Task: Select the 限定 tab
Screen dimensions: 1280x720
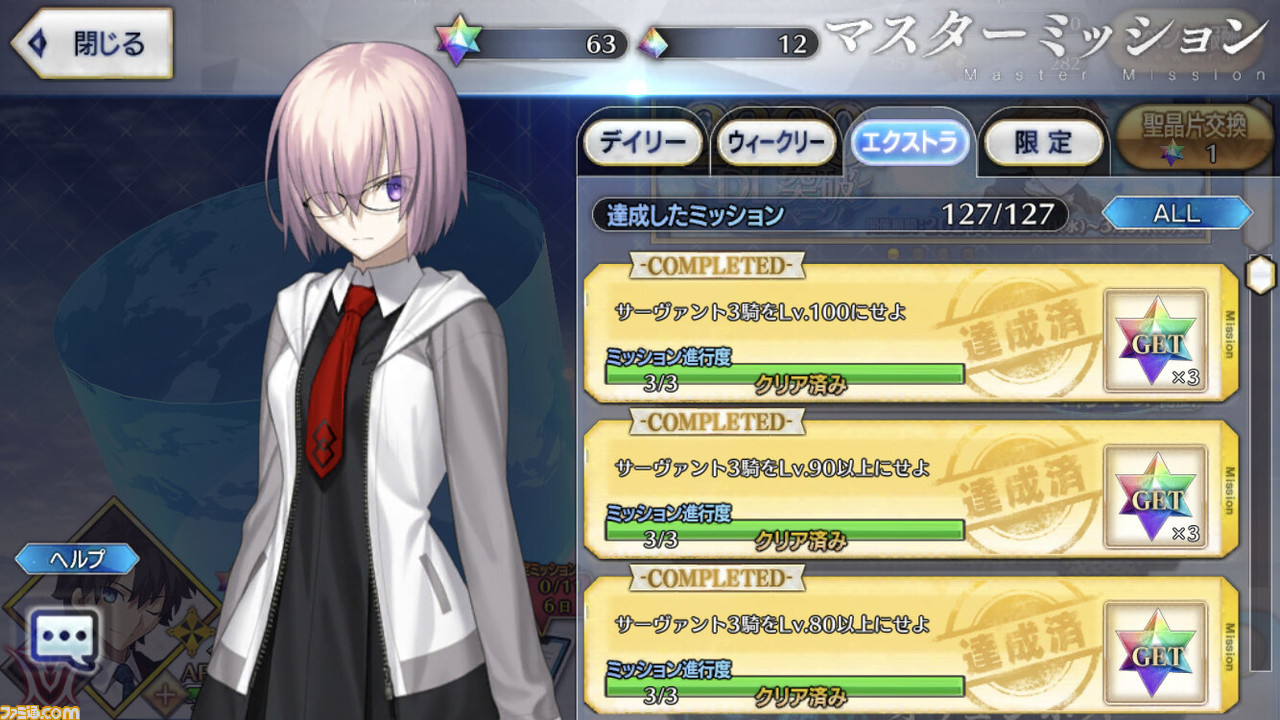Action: [1044, 142]
